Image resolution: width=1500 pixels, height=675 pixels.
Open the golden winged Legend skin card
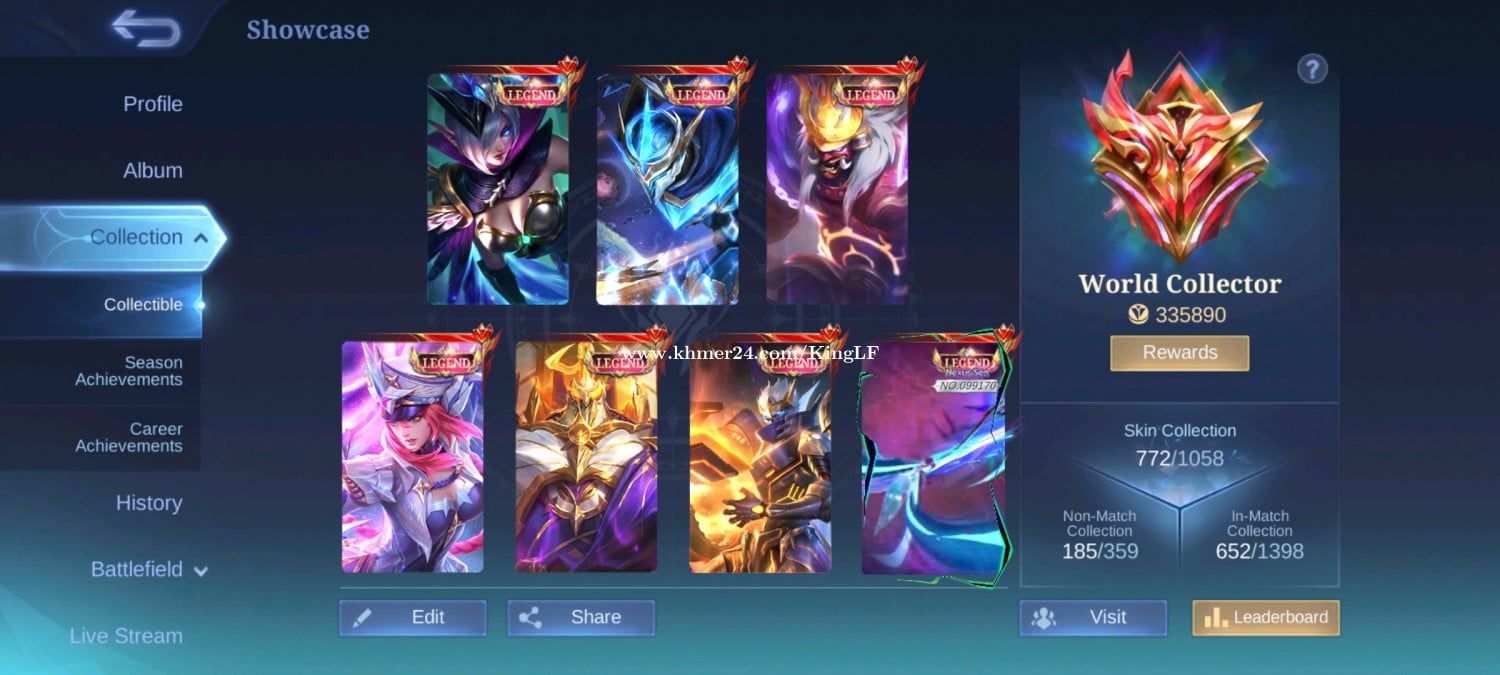(x=586, y=457)
